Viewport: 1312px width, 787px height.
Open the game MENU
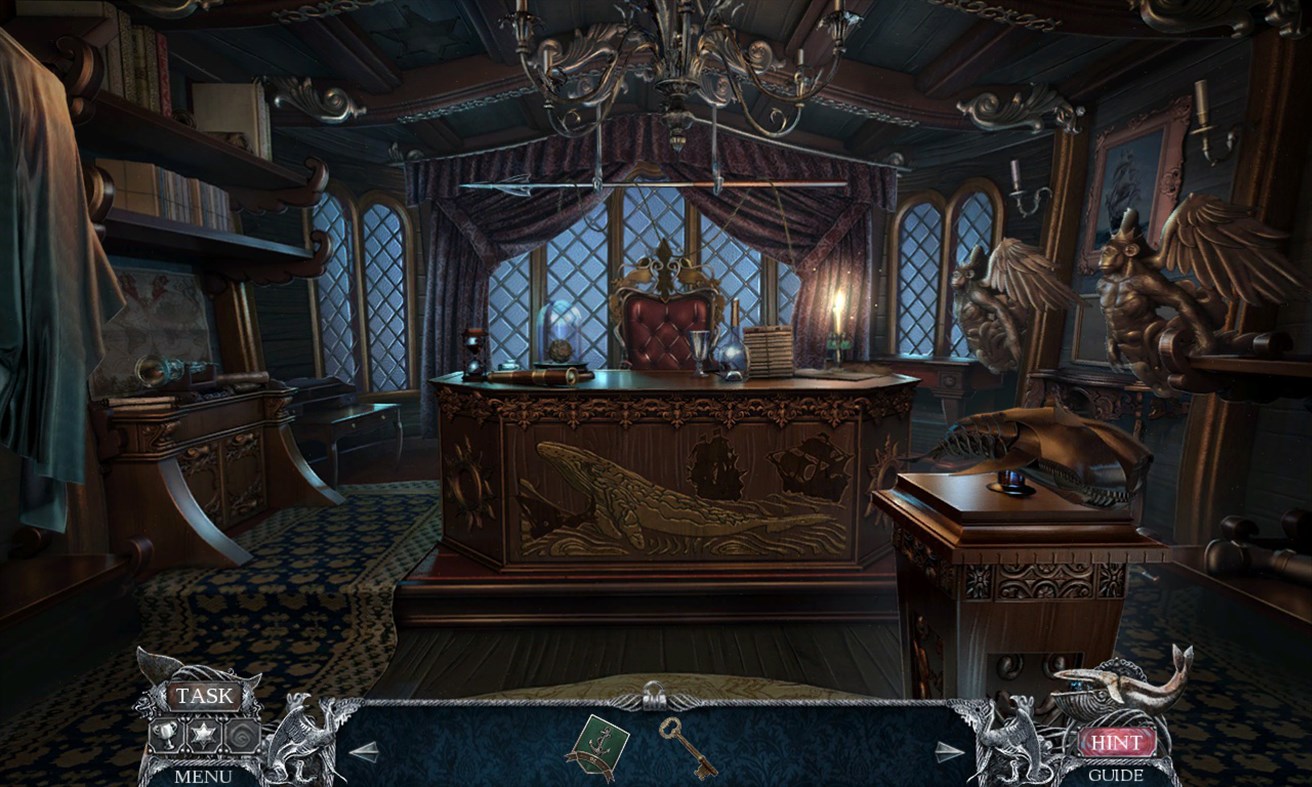204,775
